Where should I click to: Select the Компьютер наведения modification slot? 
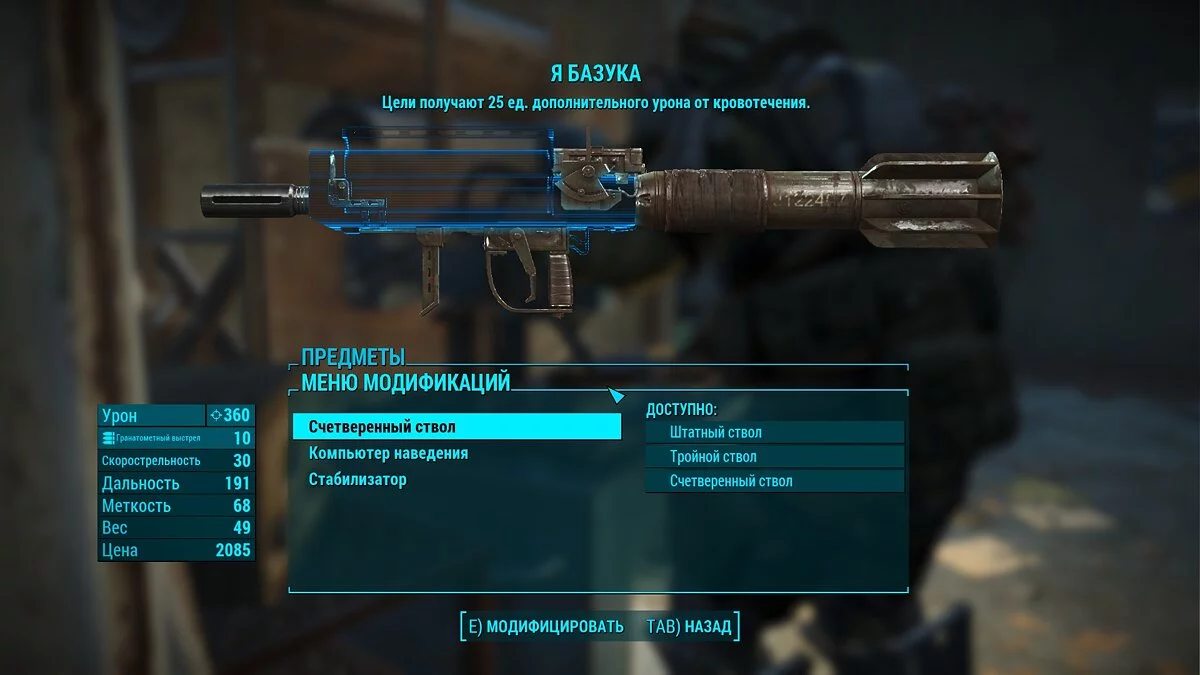click(388, 453)
